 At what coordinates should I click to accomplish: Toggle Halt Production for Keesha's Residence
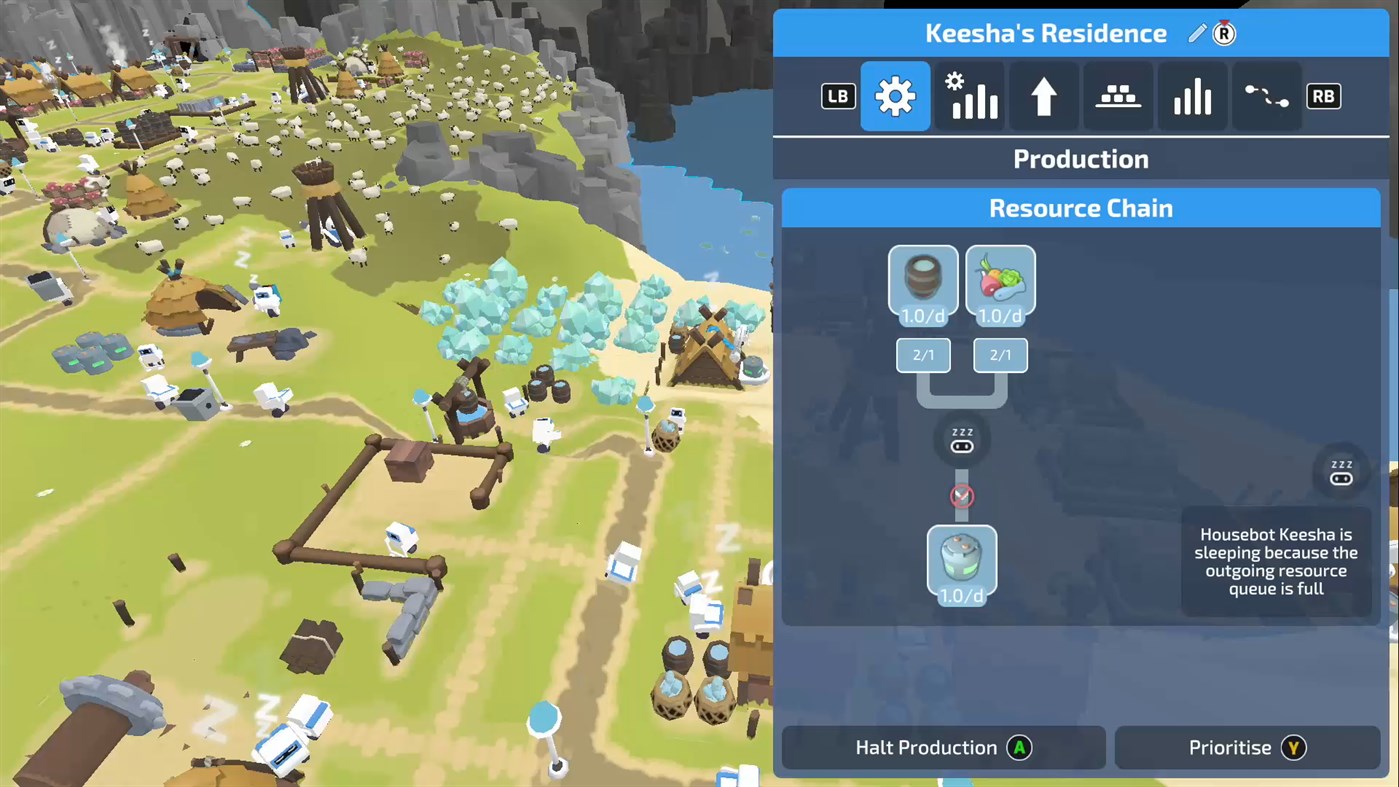(x=942, y=747)
